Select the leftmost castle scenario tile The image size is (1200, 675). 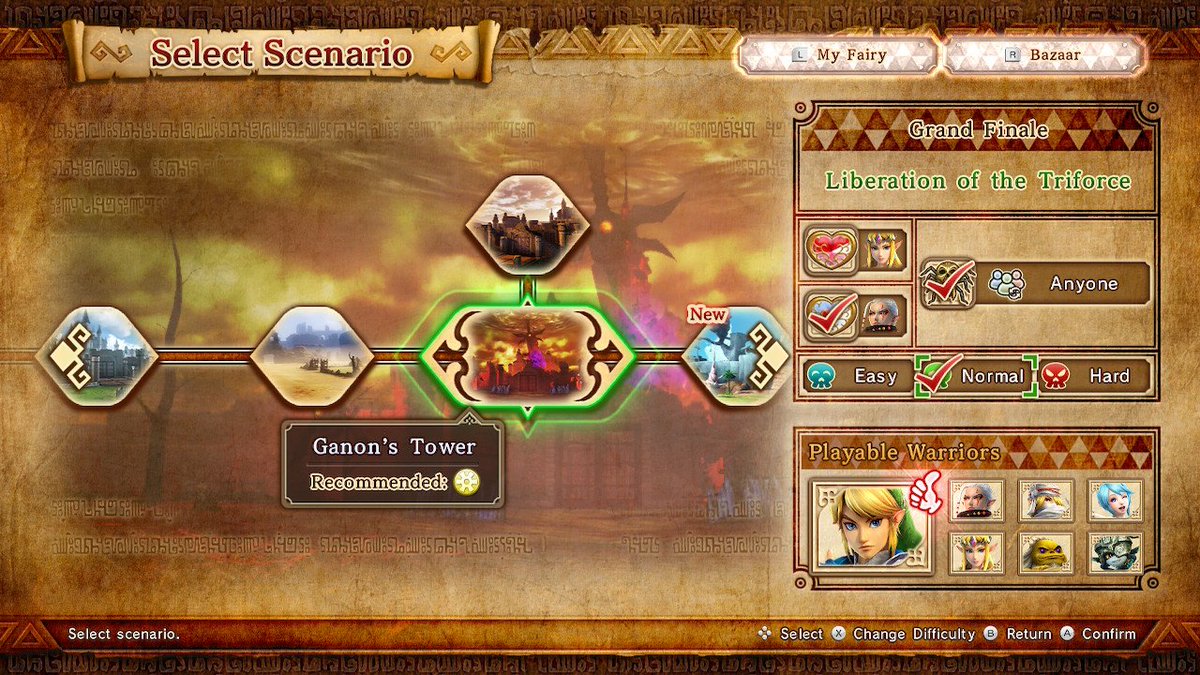pos(97,356)
